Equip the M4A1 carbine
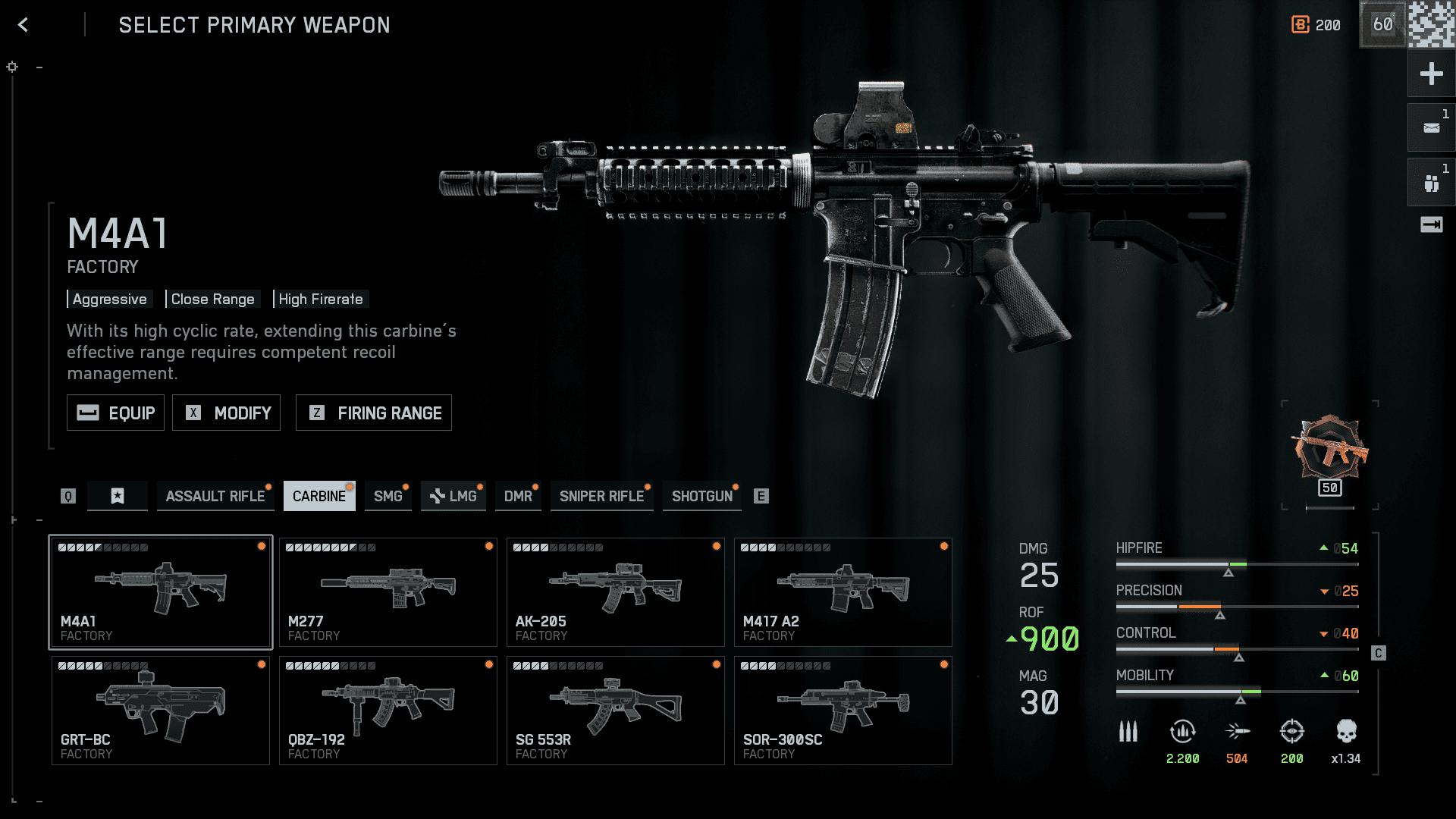This screenshot has width=1456, height=819. (115, 413)
